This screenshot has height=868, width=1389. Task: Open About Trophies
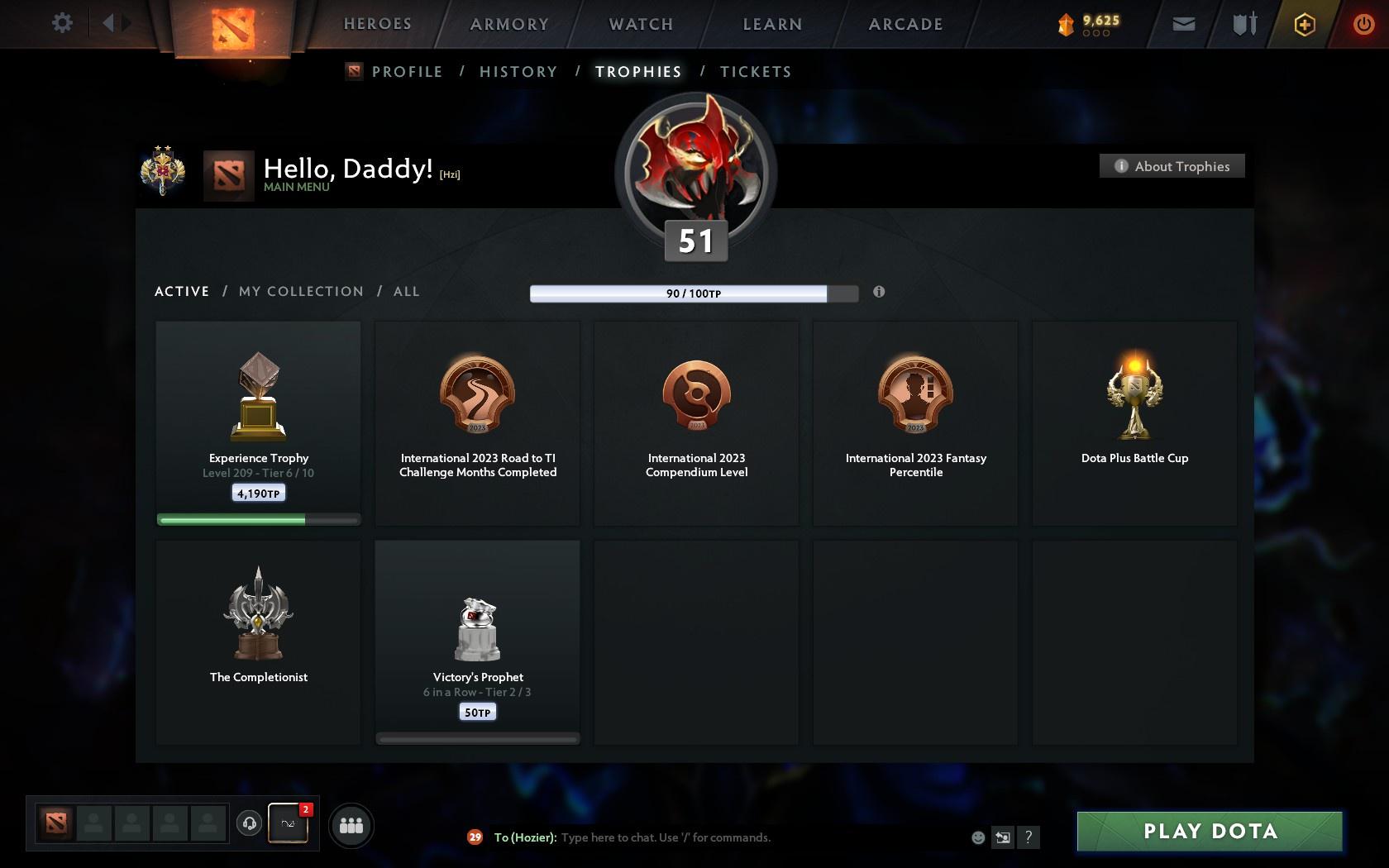1172,165
